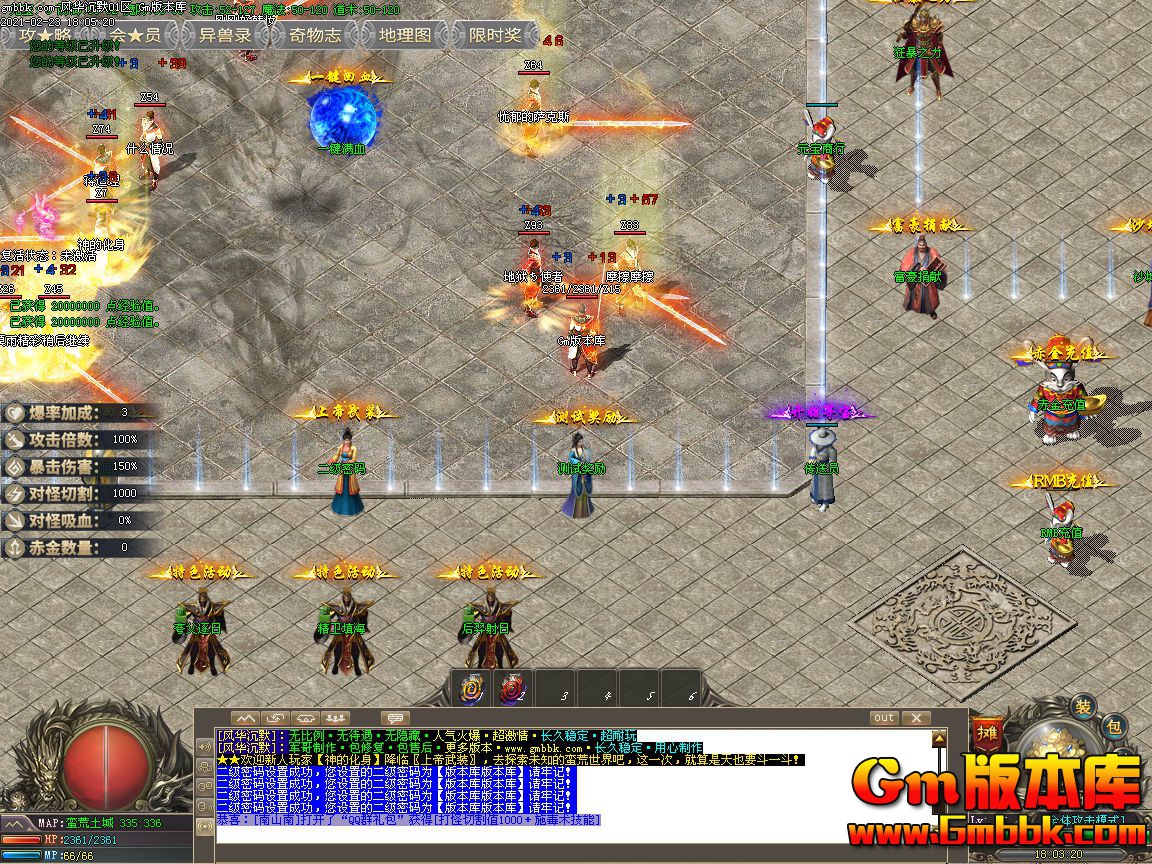This screenshot has width=1152, height=864.
Task: Open the 限时奖 timed reward menu
Action: (495, 35)
